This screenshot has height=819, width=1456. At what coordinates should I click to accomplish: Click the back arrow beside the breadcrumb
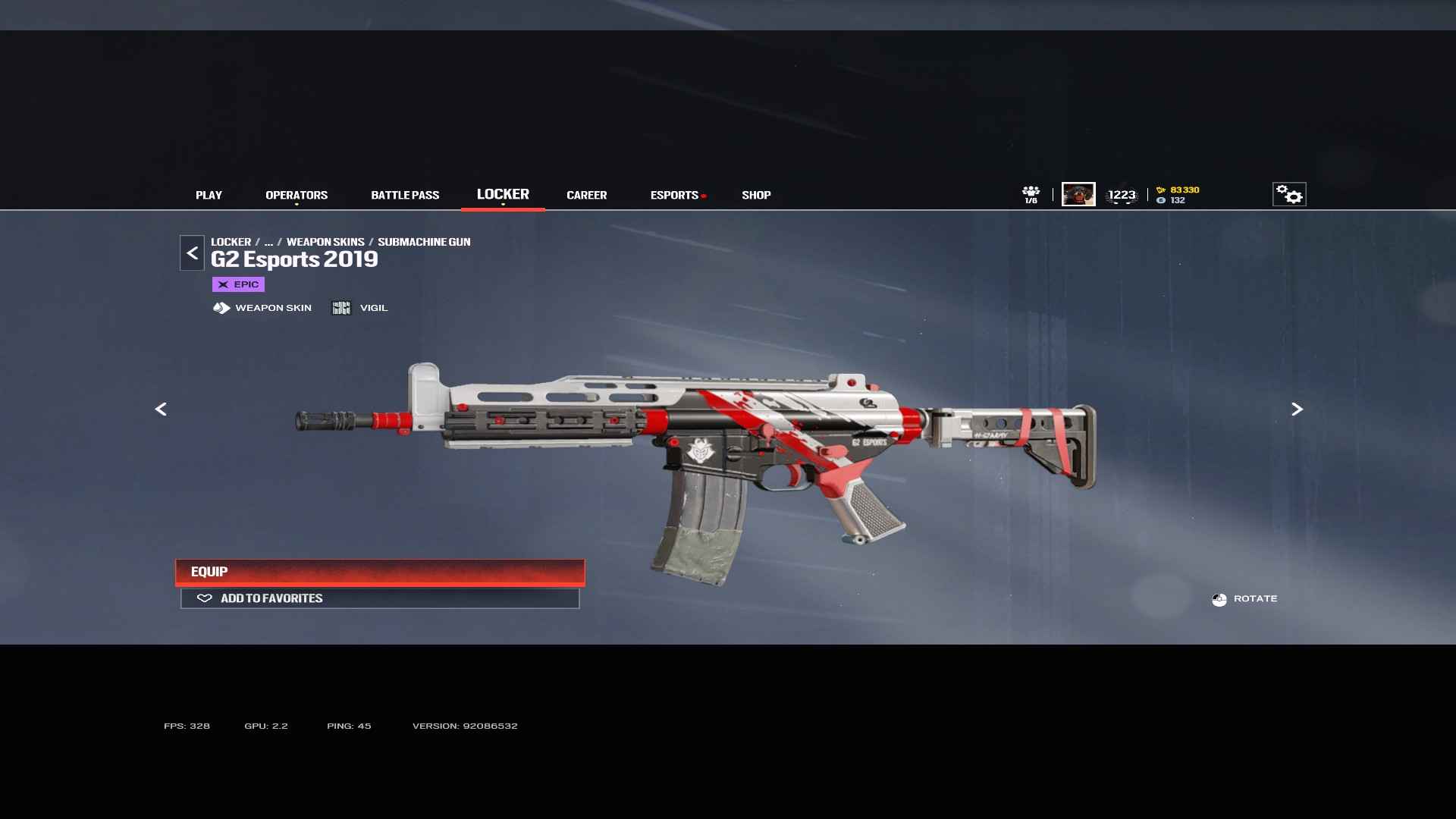point(192,253)
